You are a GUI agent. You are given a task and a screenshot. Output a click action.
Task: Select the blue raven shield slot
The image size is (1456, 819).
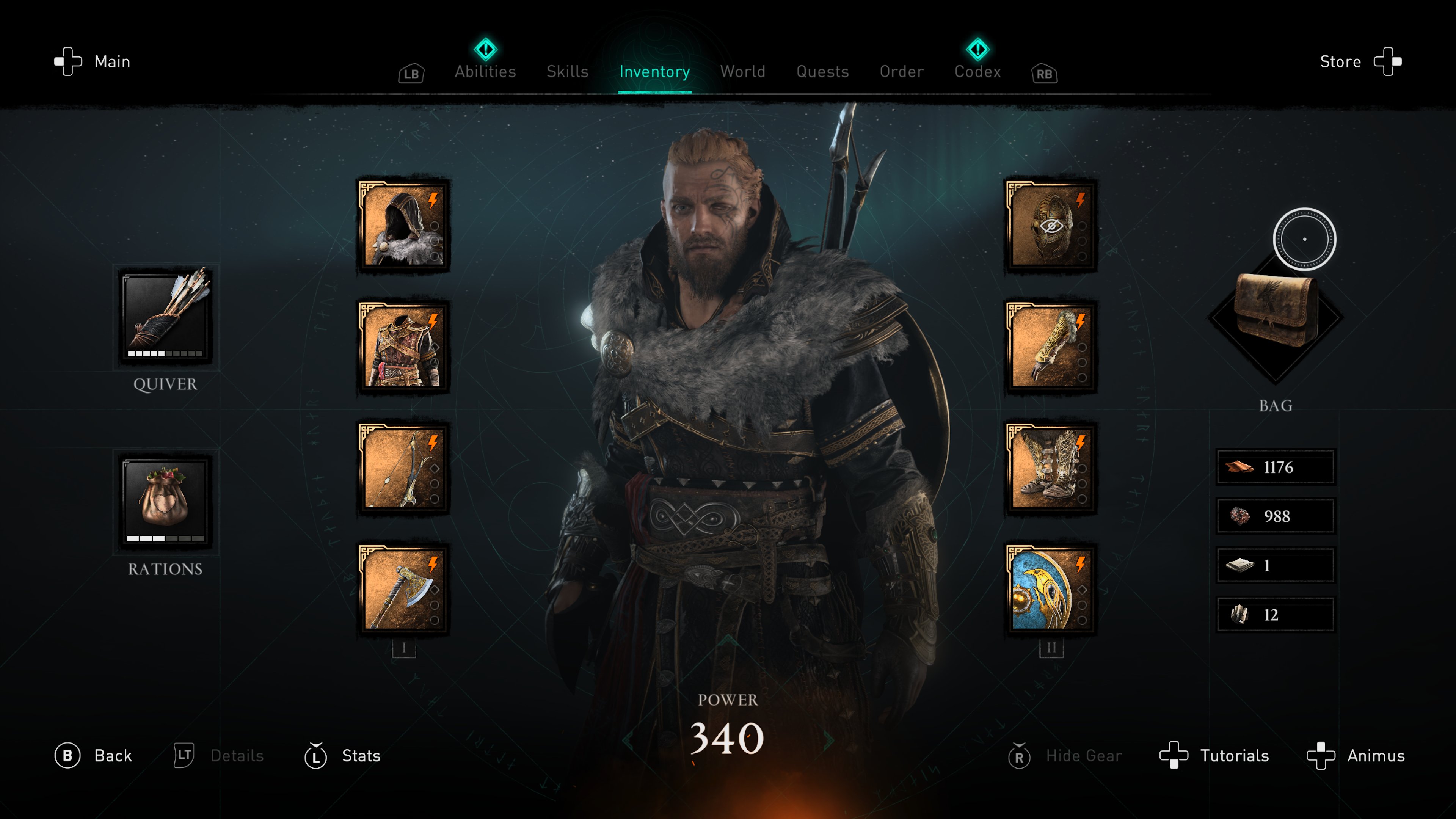(x=1051, y=589)
